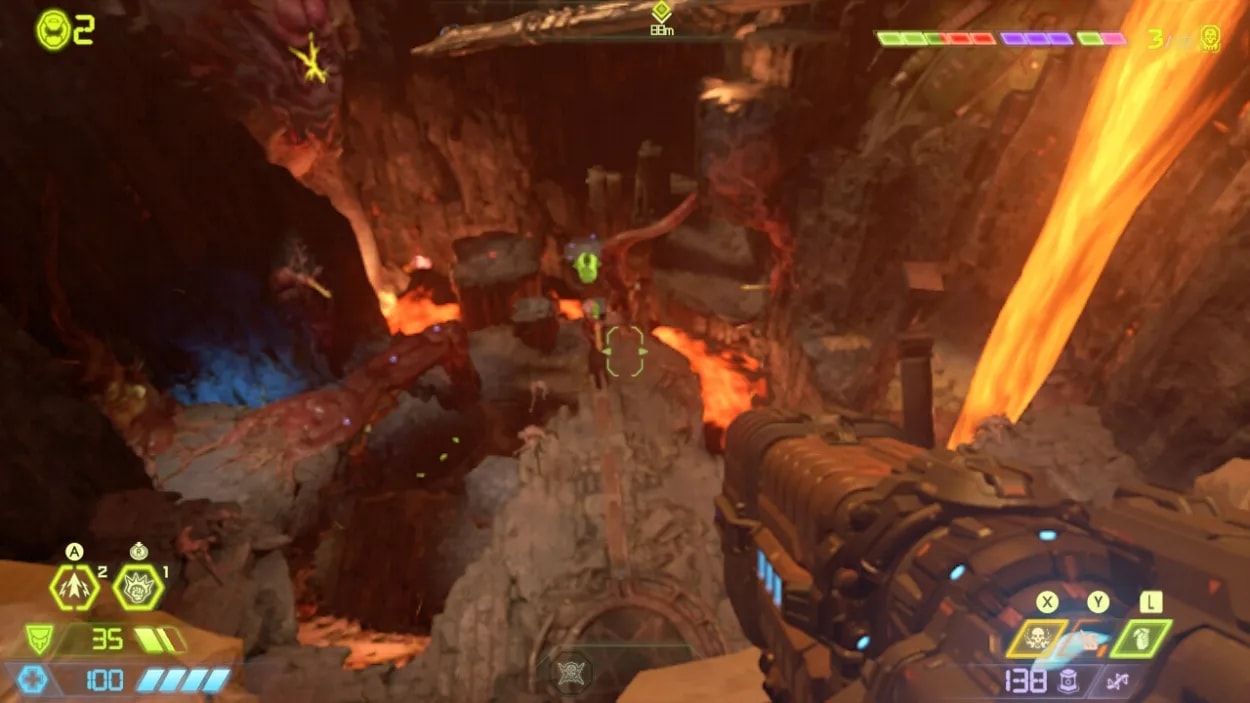Click the extra lives helmet icon
This screenshot has height=703, width=1250.
click(x=54, y=30)
